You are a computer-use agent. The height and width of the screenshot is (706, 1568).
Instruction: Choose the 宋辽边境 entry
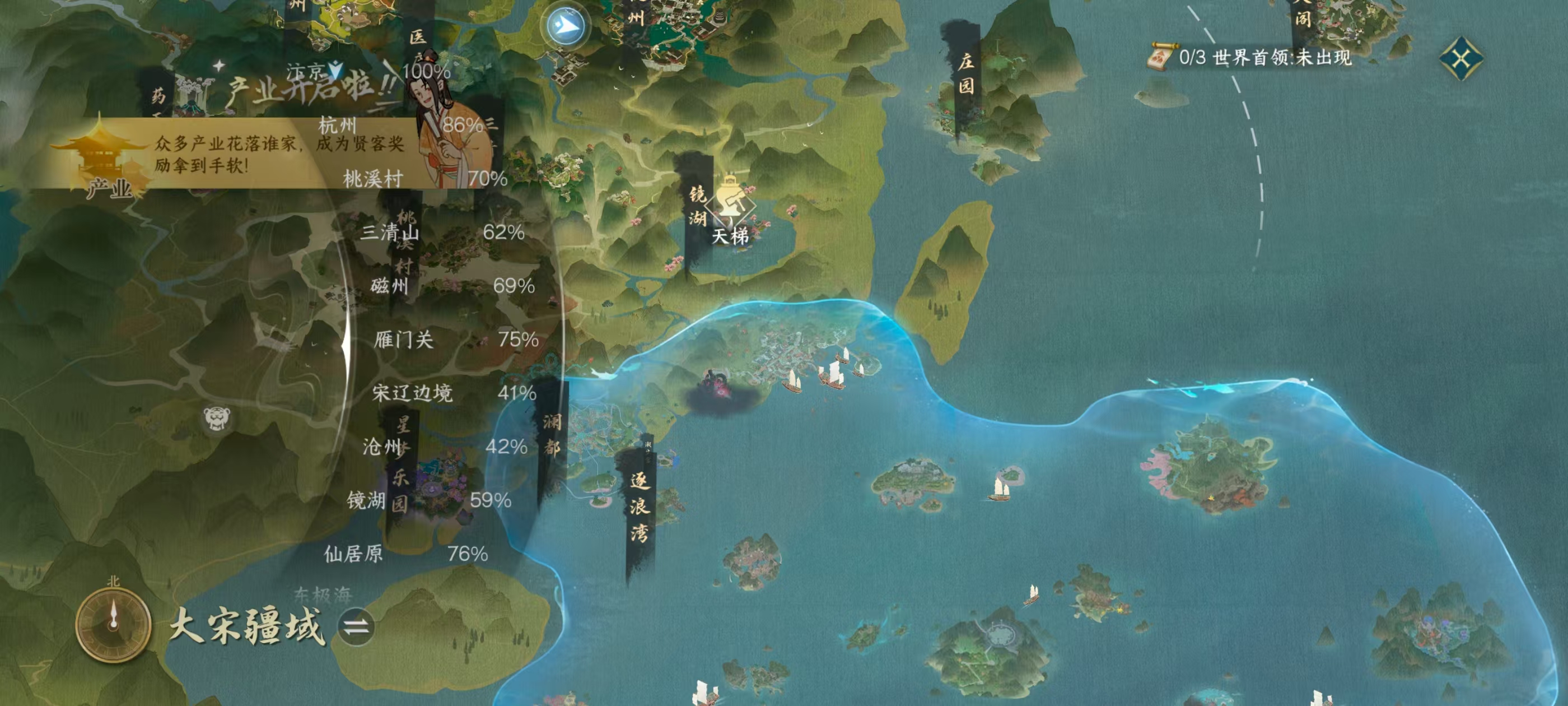[x=412, y=393]
